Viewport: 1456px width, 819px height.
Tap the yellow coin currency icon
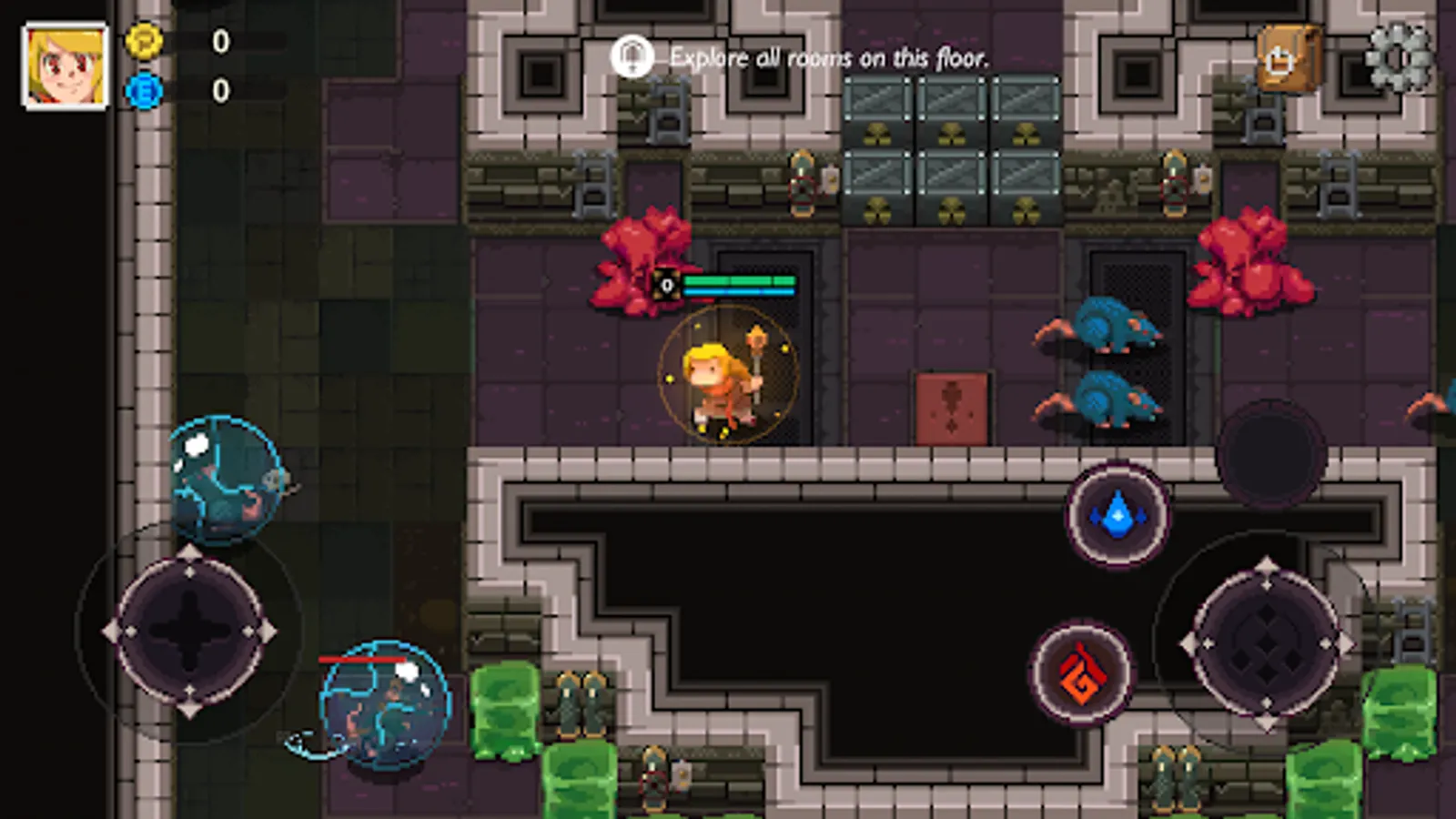pos(146,40)
